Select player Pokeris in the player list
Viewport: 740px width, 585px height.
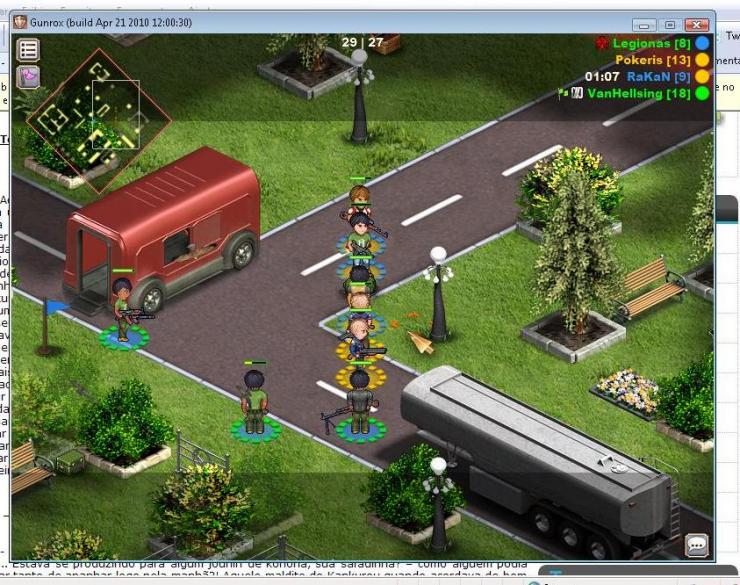(651, 60)
